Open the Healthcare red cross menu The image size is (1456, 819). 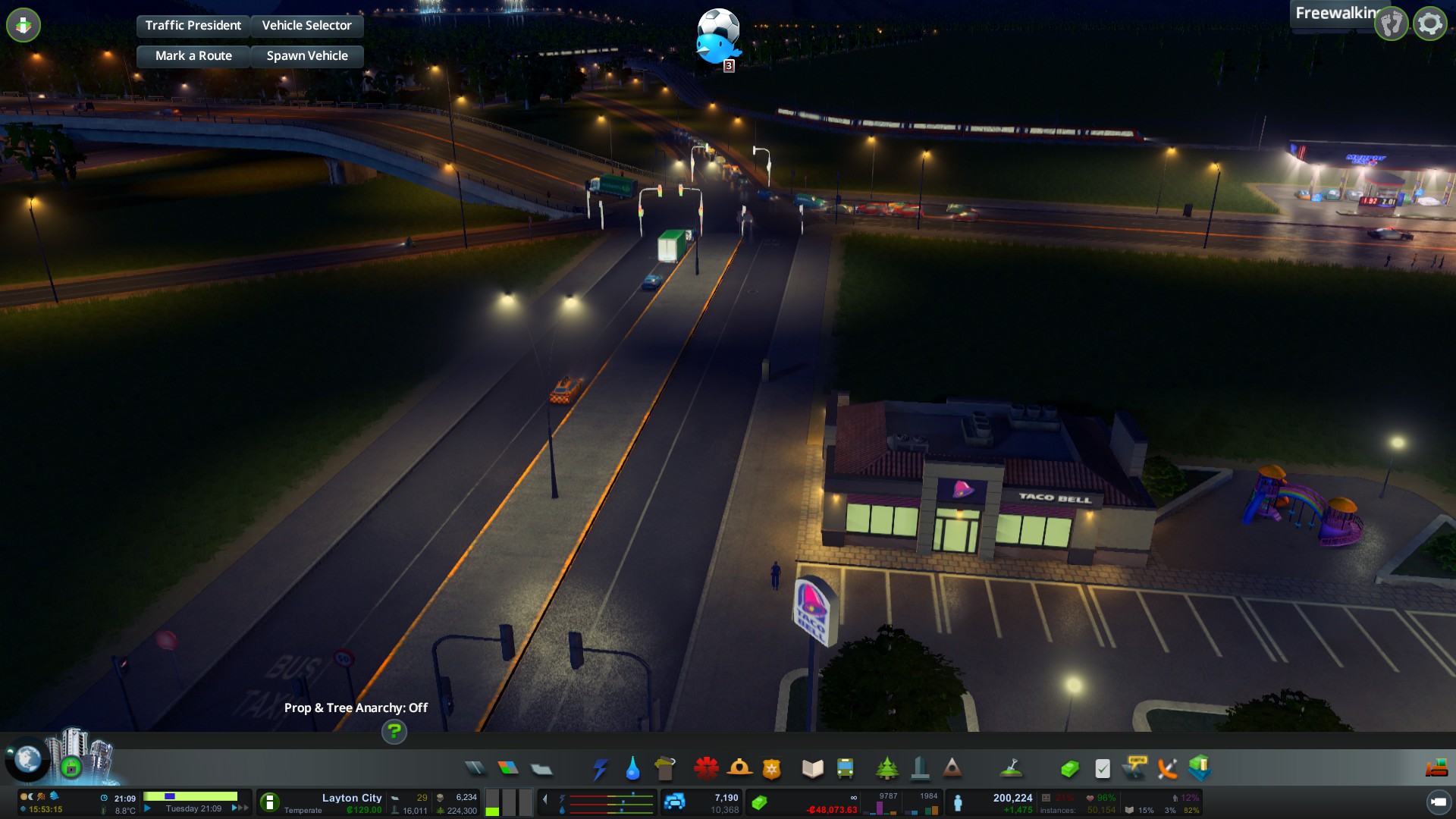tap(706, 768)
